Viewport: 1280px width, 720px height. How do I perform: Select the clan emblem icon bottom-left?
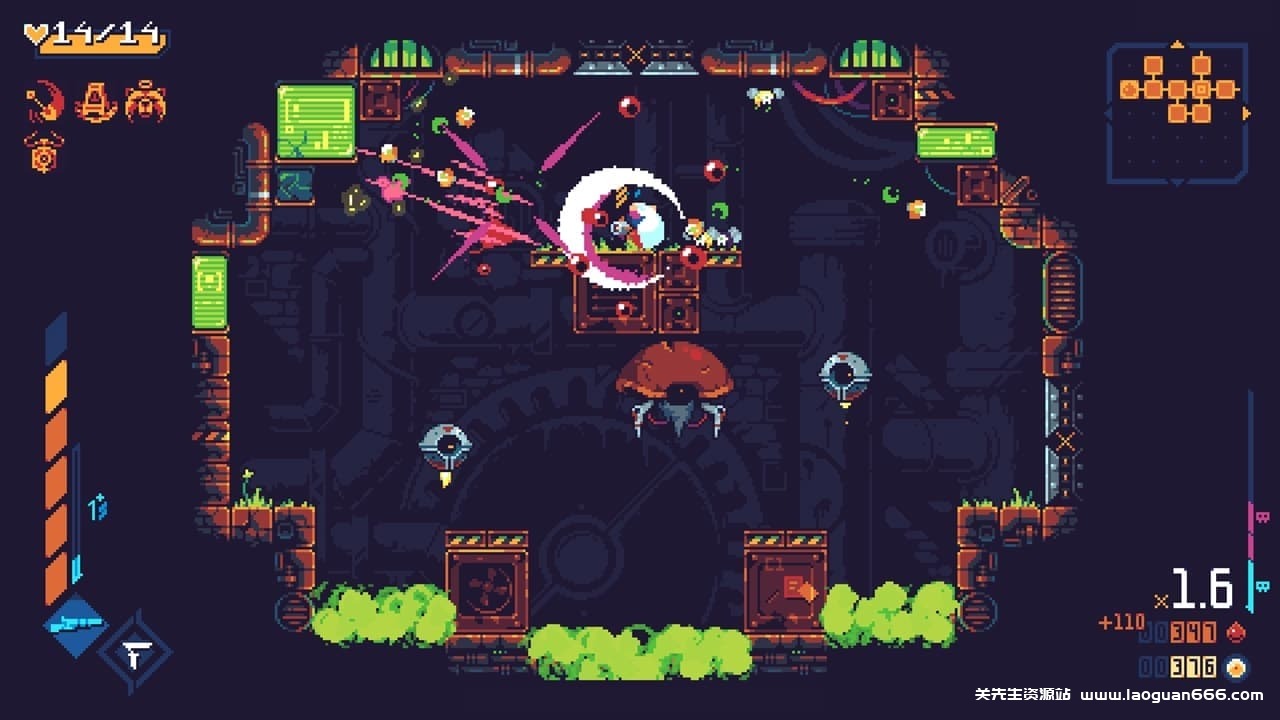pos(140,652)
